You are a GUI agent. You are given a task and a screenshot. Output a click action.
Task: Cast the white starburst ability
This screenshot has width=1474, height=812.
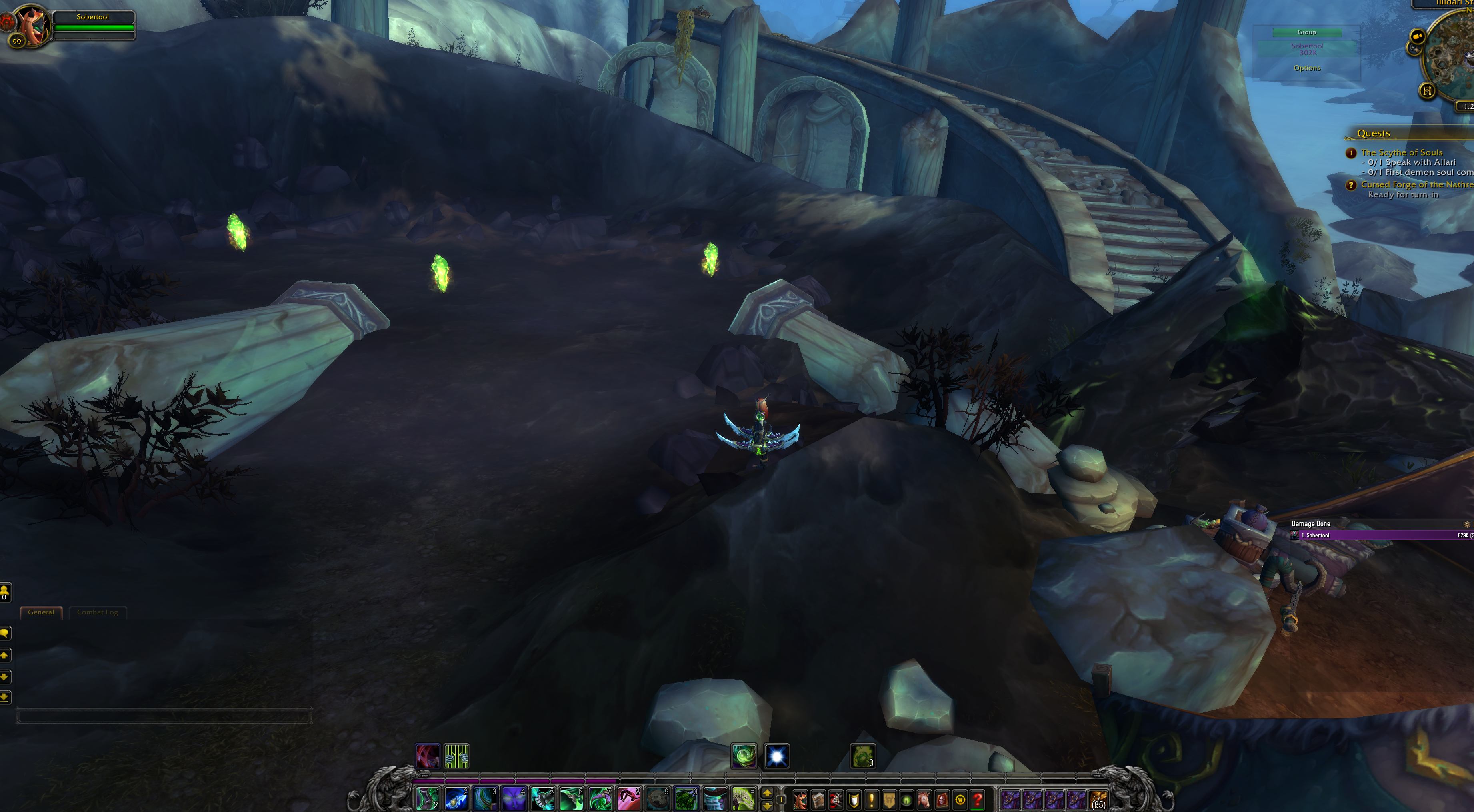(x=776, y=756)
